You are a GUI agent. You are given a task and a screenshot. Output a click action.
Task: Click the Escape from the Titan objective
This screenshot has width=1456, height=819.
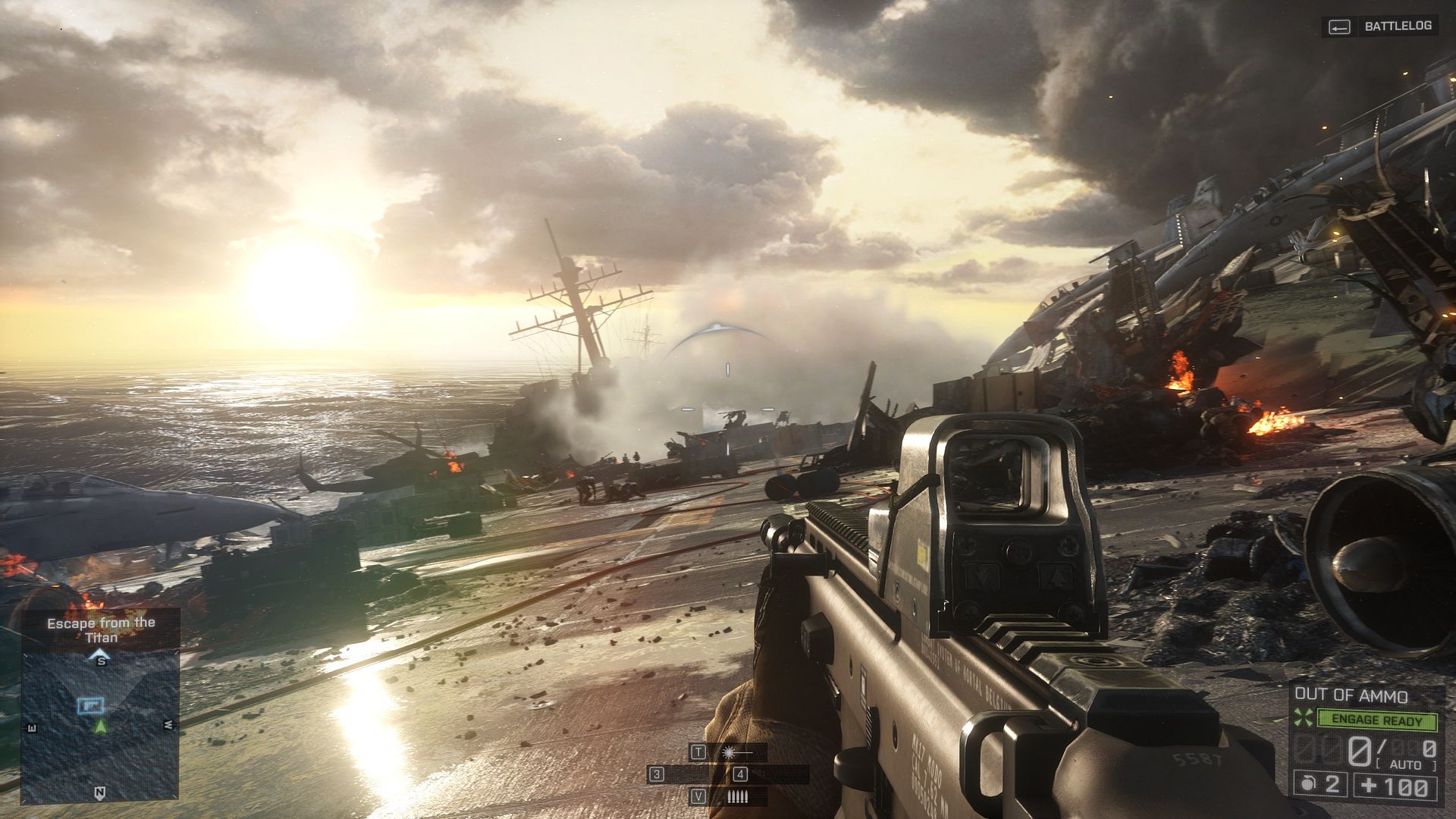101,629
